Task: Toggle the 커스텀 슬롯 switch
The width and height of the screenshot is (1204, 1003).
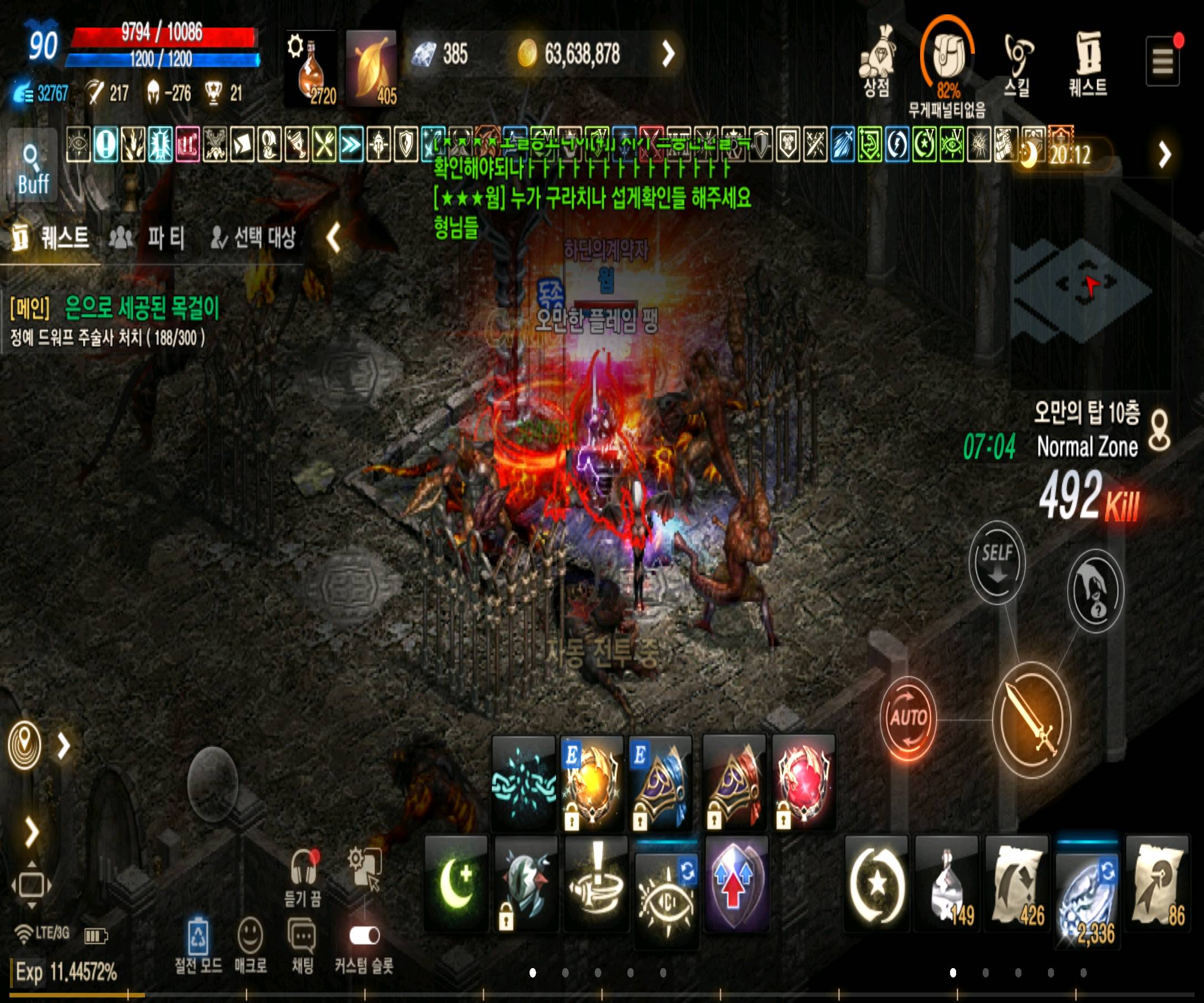Action: click(364, 936)
